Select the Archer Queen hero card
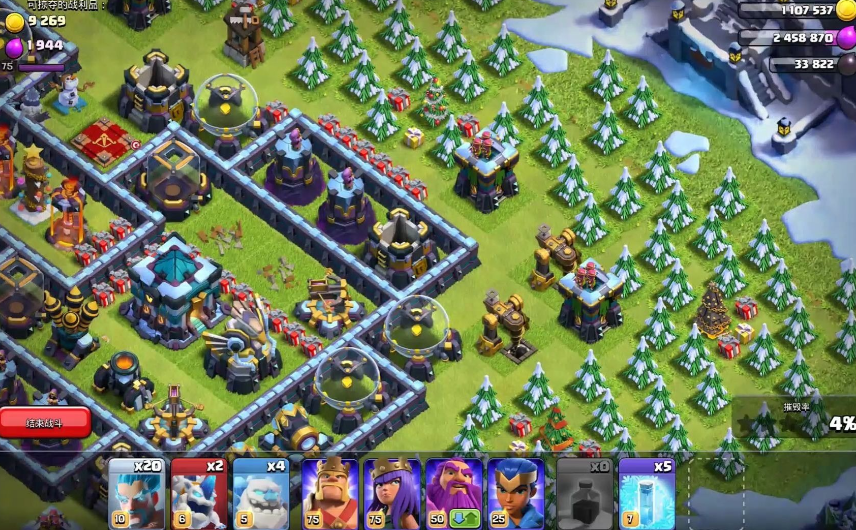The image size is (856, 530). (x=392, y=493)
